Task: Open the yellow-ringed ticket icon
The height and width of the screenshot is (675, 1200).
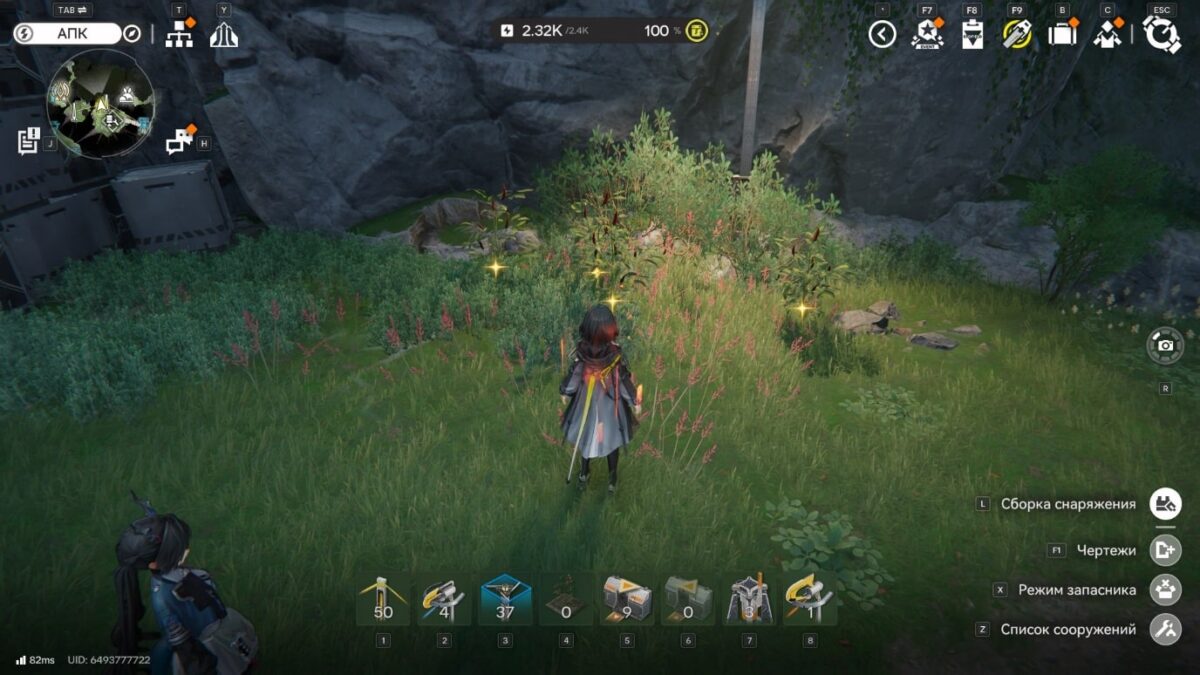Action: click(x=1017, y=35)
